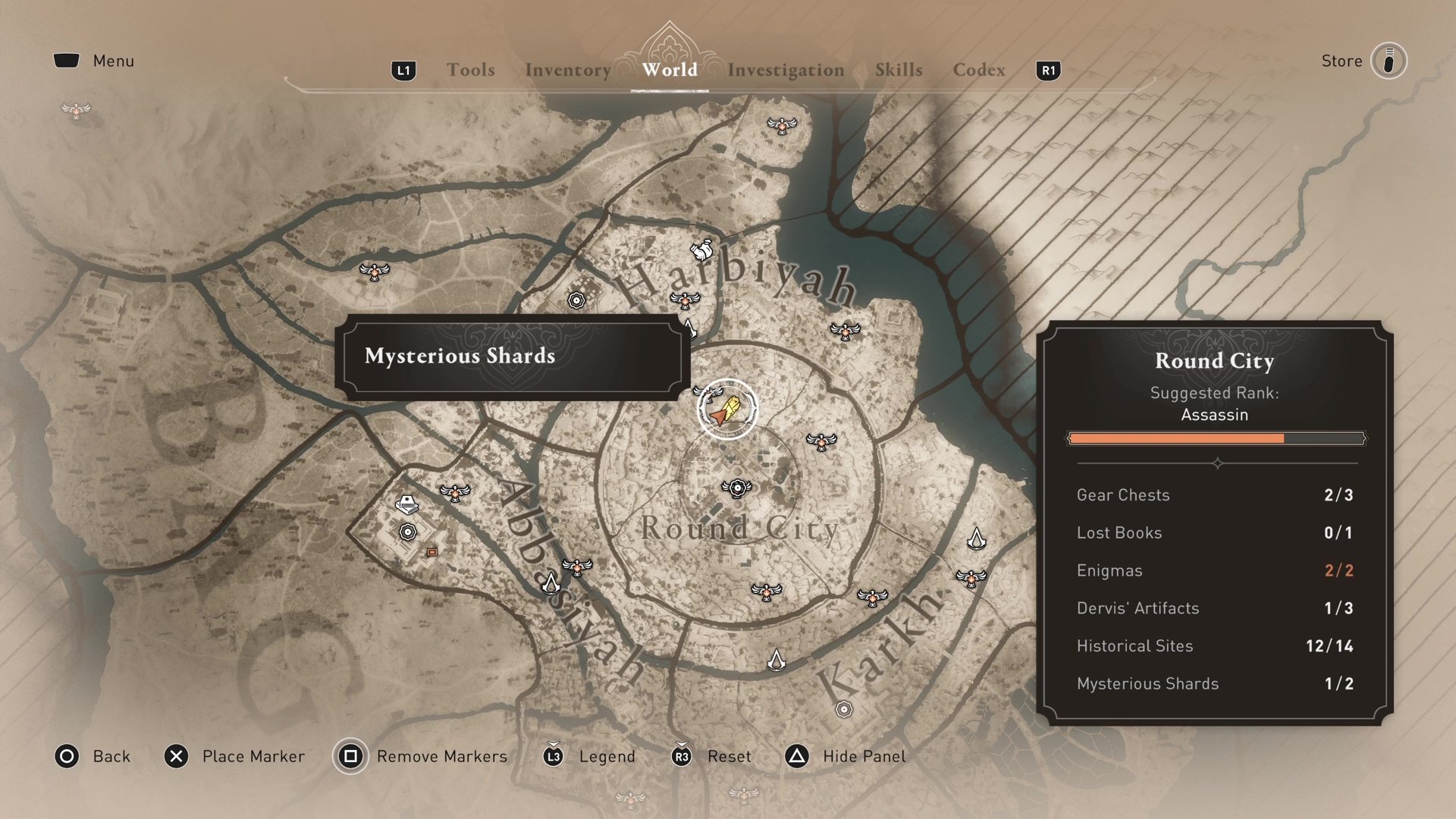The height and width of the screenshot is (819, 1456).
Task: Go to the Investigation tab
Action: click(x=786, y=70)
